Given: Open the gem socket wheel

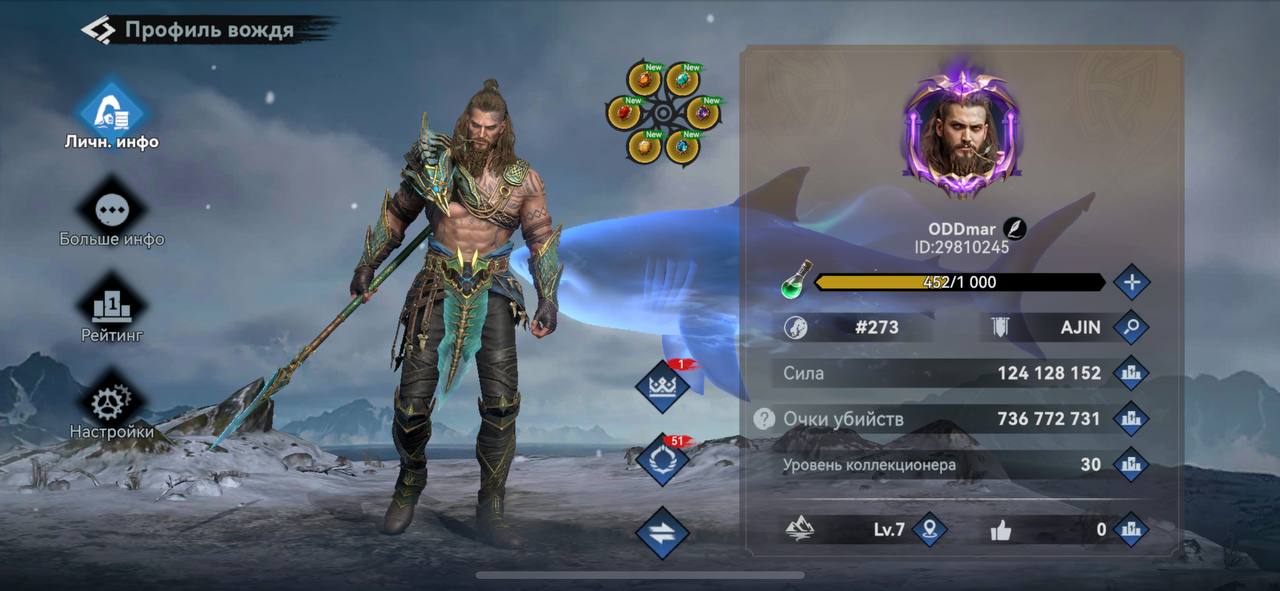Looking at the screenshot, I should point(662,112).
